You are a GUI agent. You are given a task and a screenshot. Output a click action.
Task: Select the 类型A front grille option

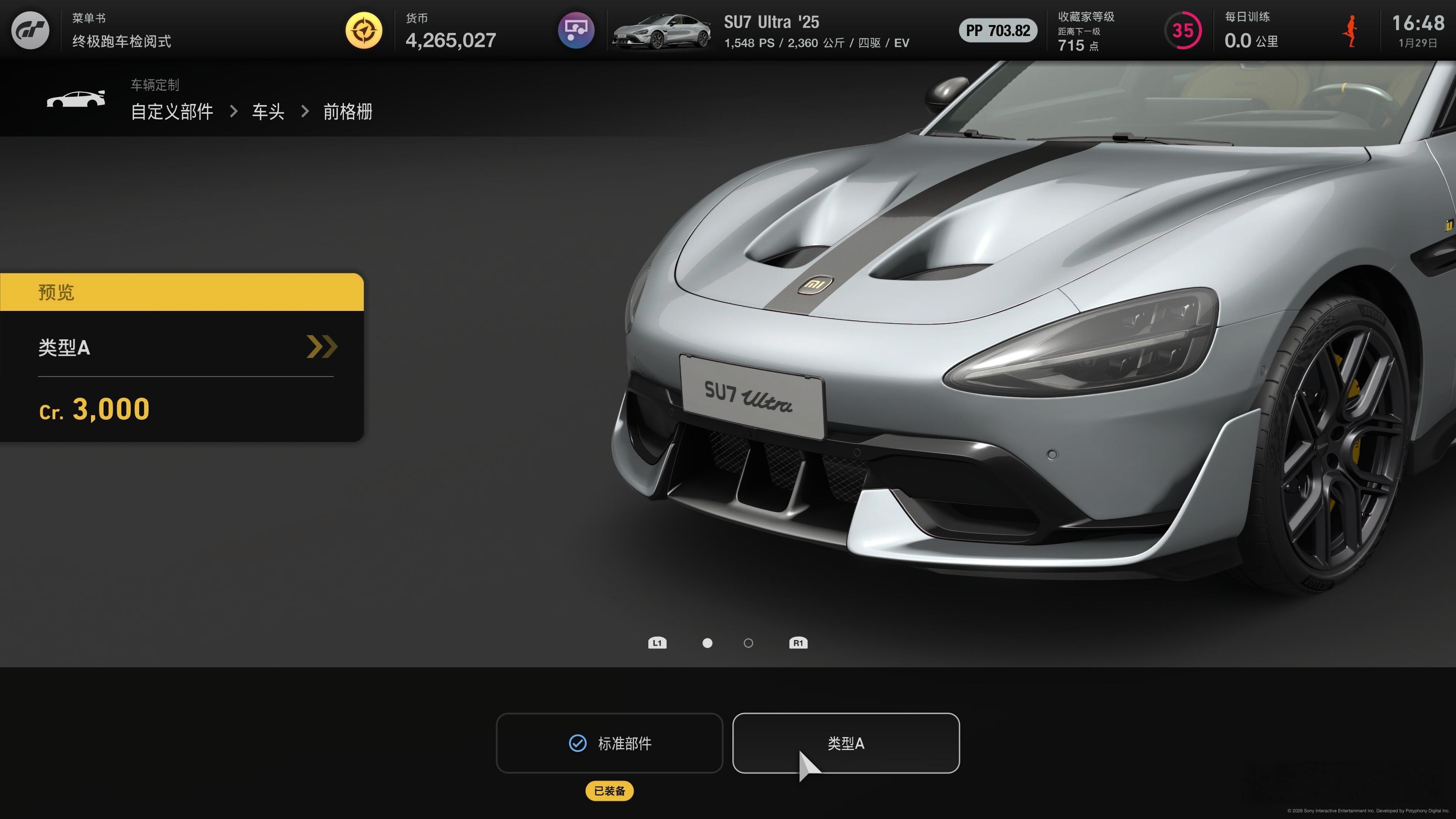(846, 743)
